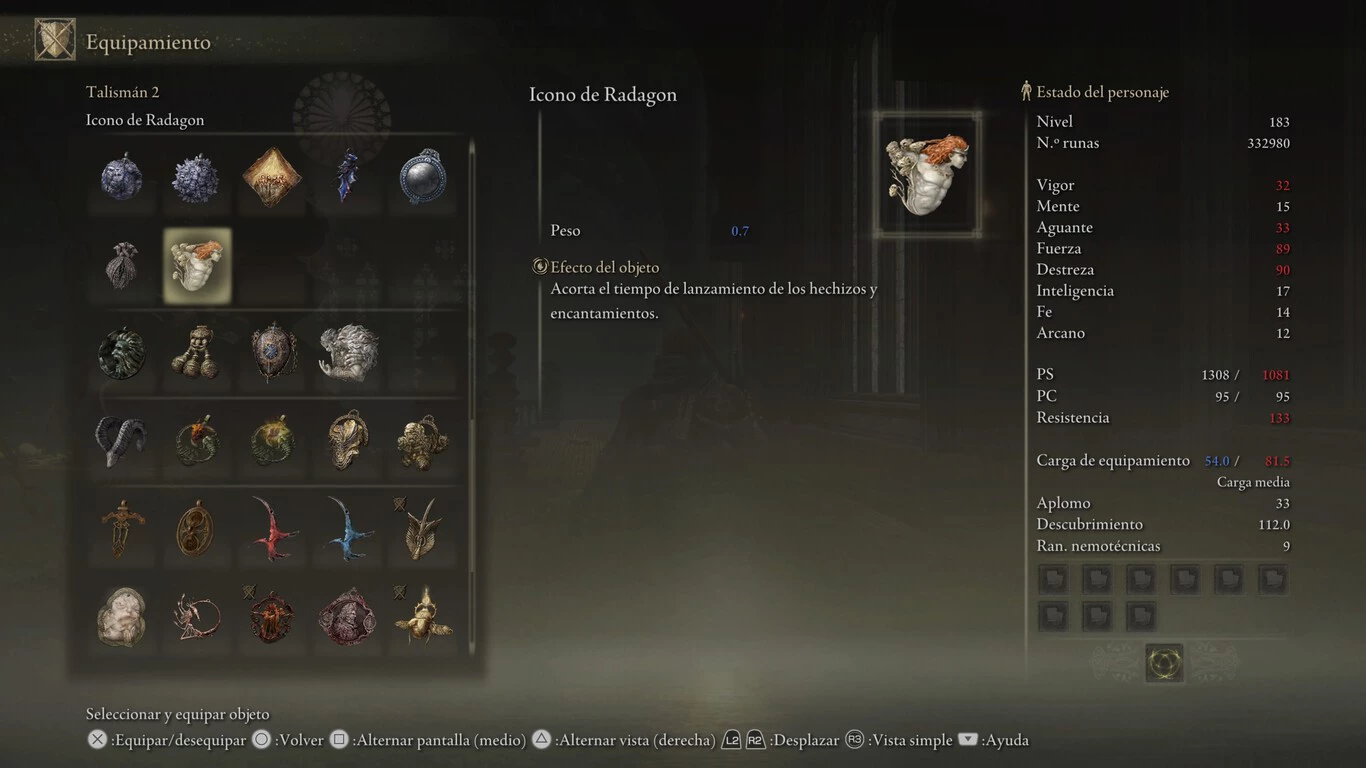
Task: Choose the three hanging pots talisman
Action: (197, 353)
